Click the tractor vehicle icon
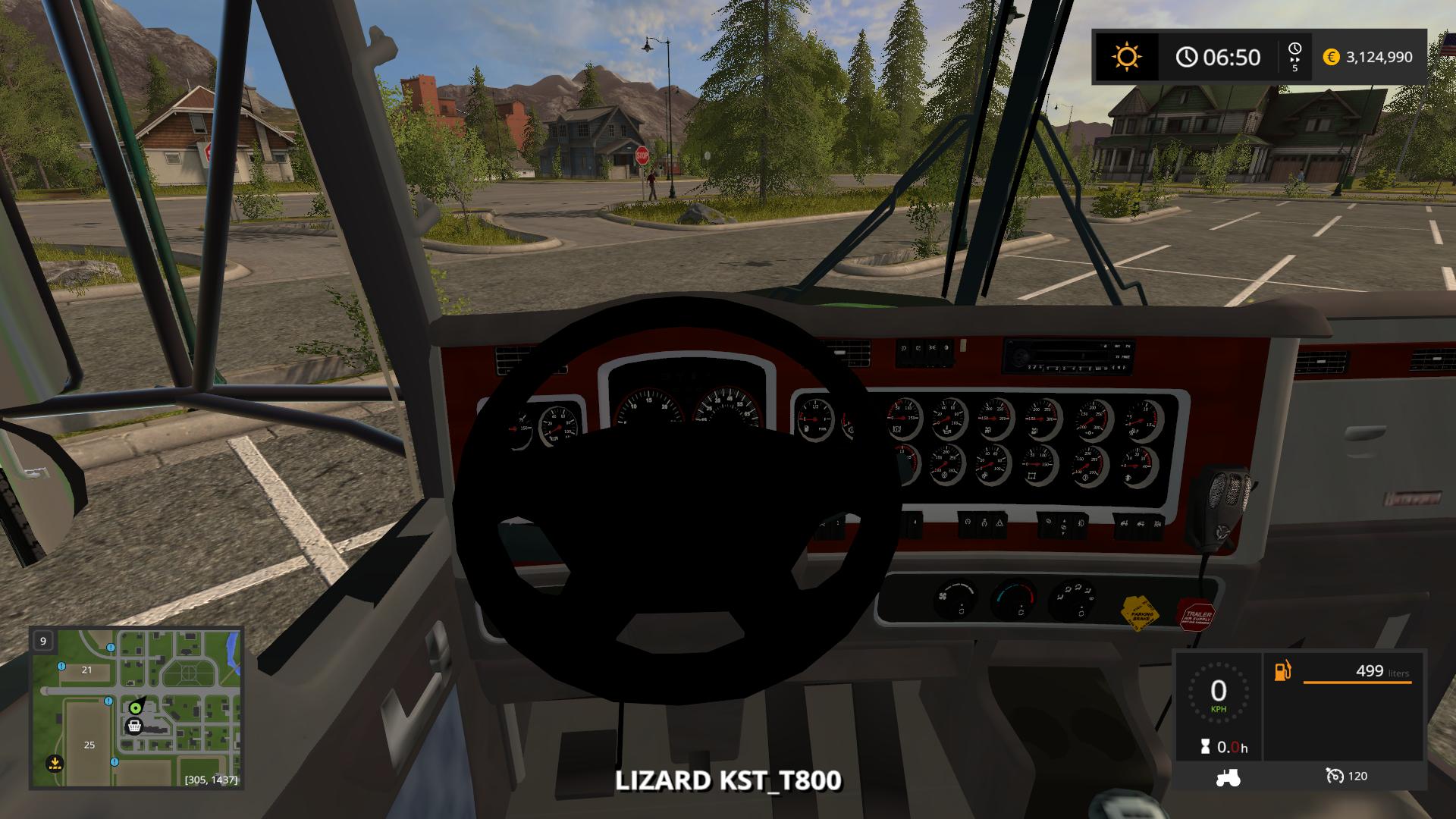 (1228, 777)
